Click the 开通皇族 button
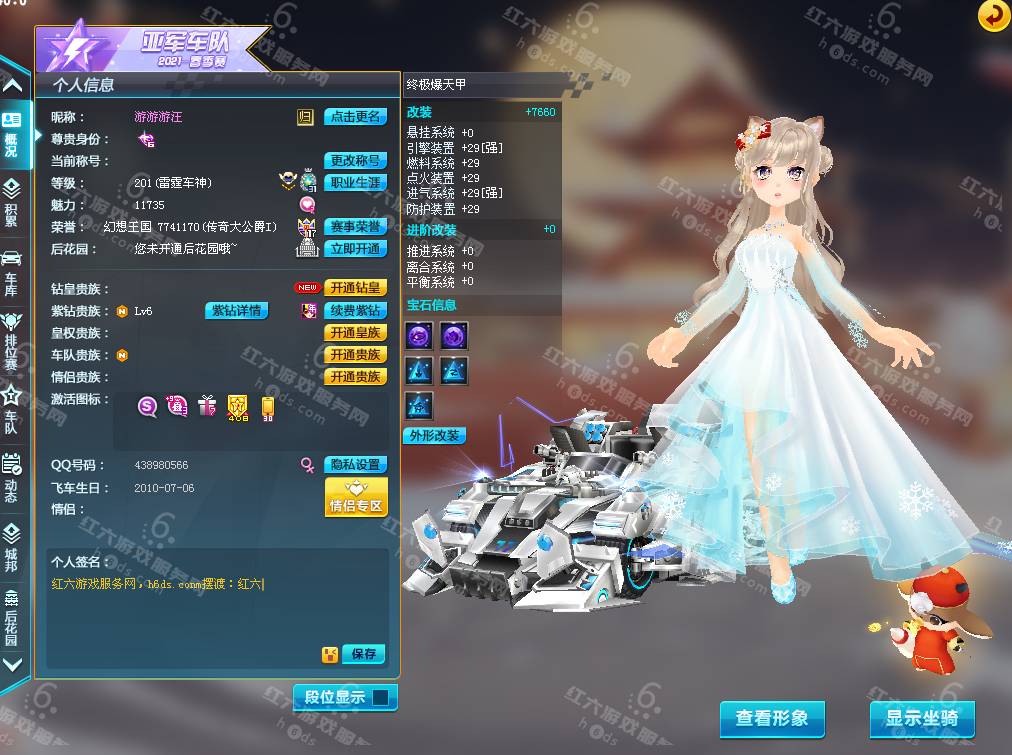The width and height of the screenshot is (1012, 755). click(356, 333)
